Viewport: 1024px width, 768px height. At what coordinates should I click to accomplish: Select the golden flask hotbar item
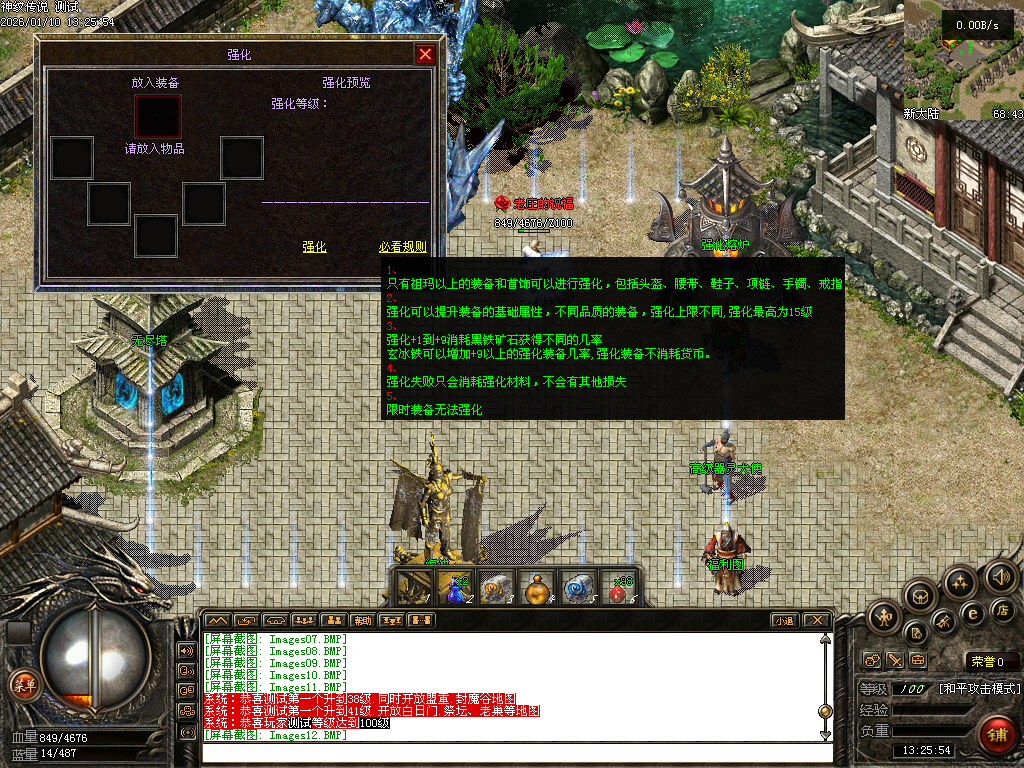point(539,587)
